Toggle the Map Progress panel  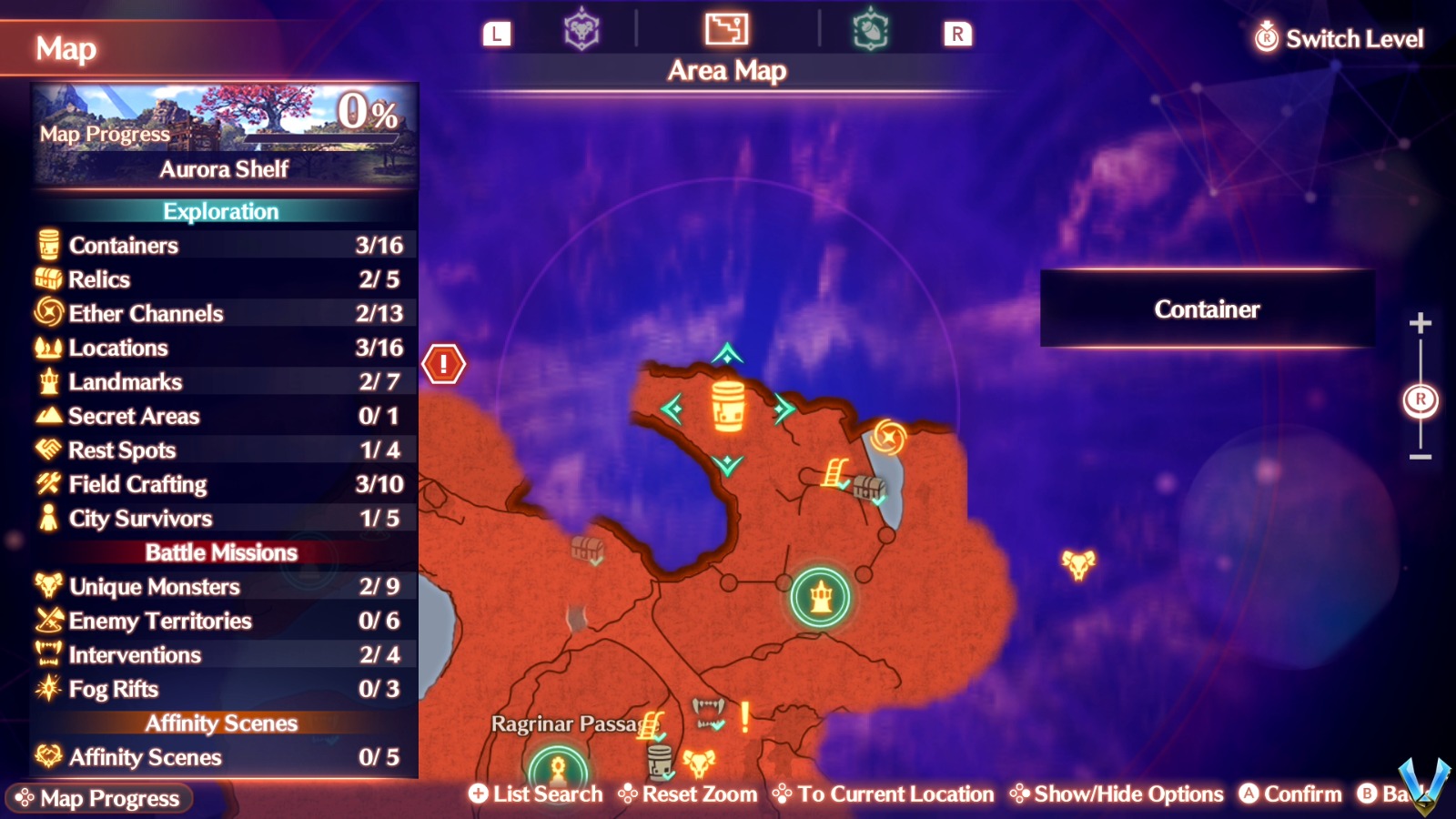click(100, 799)
